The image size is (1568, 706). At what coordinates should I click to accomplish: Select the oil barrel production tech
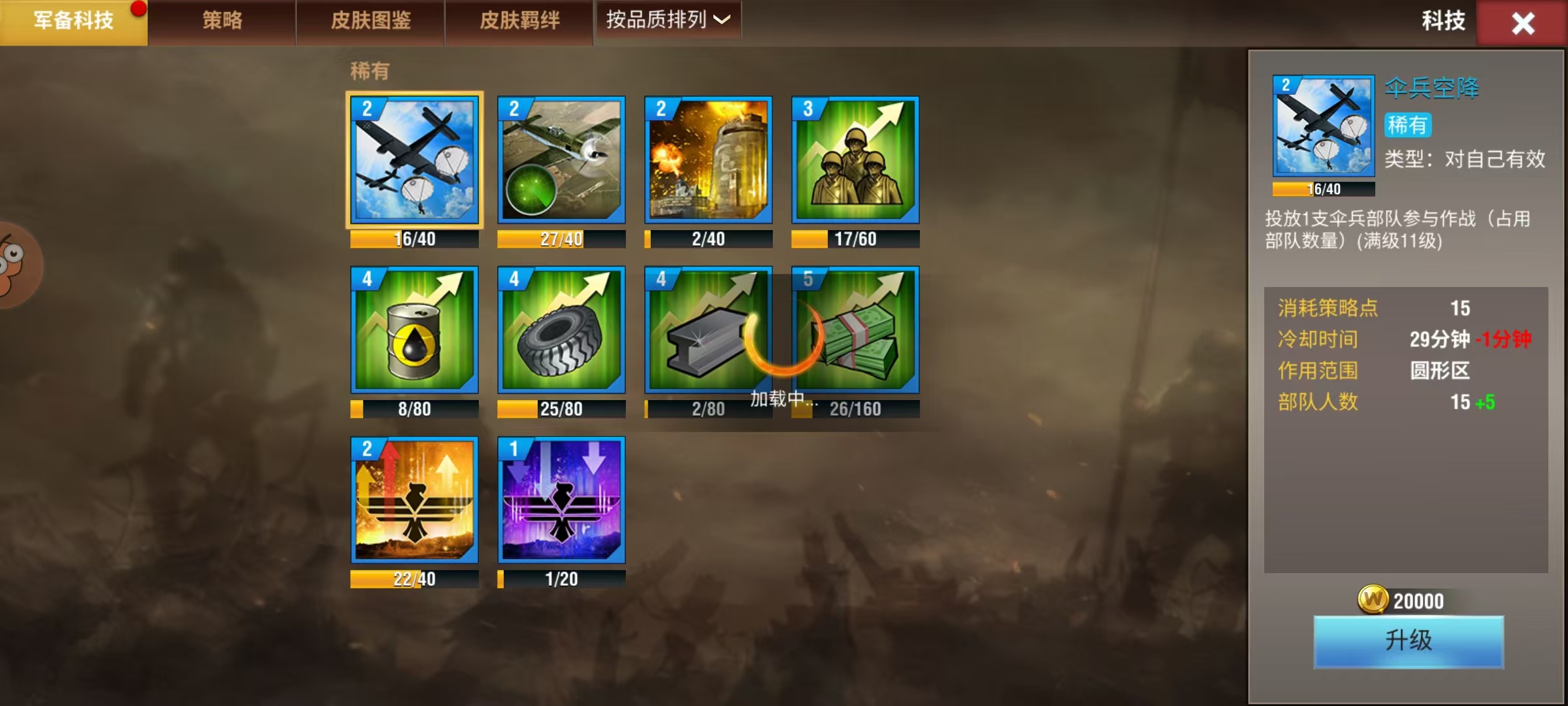click(x=414, y=330)
